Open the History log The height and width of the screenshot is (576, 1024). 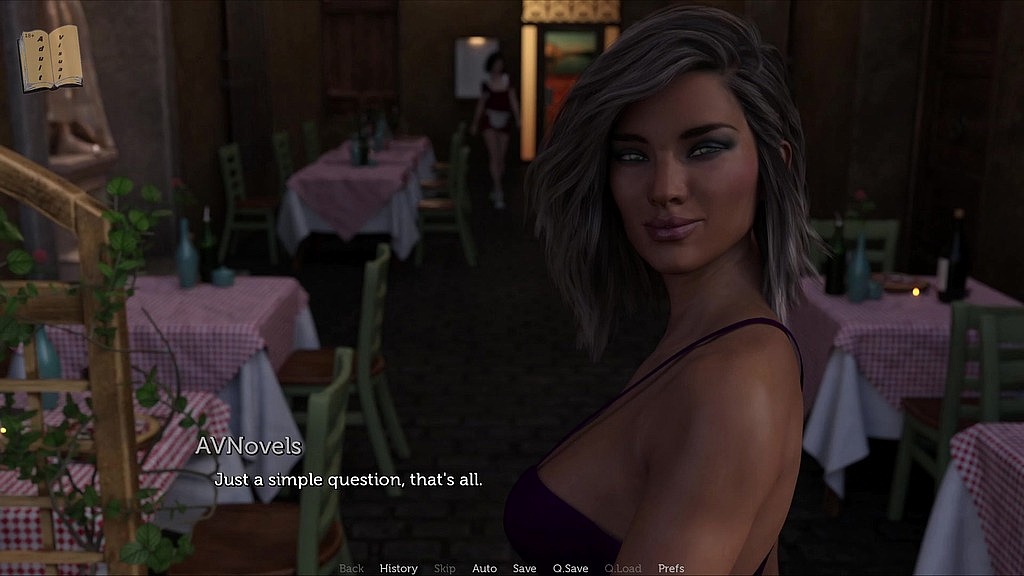pyautogui.click(x=398, y=568)
